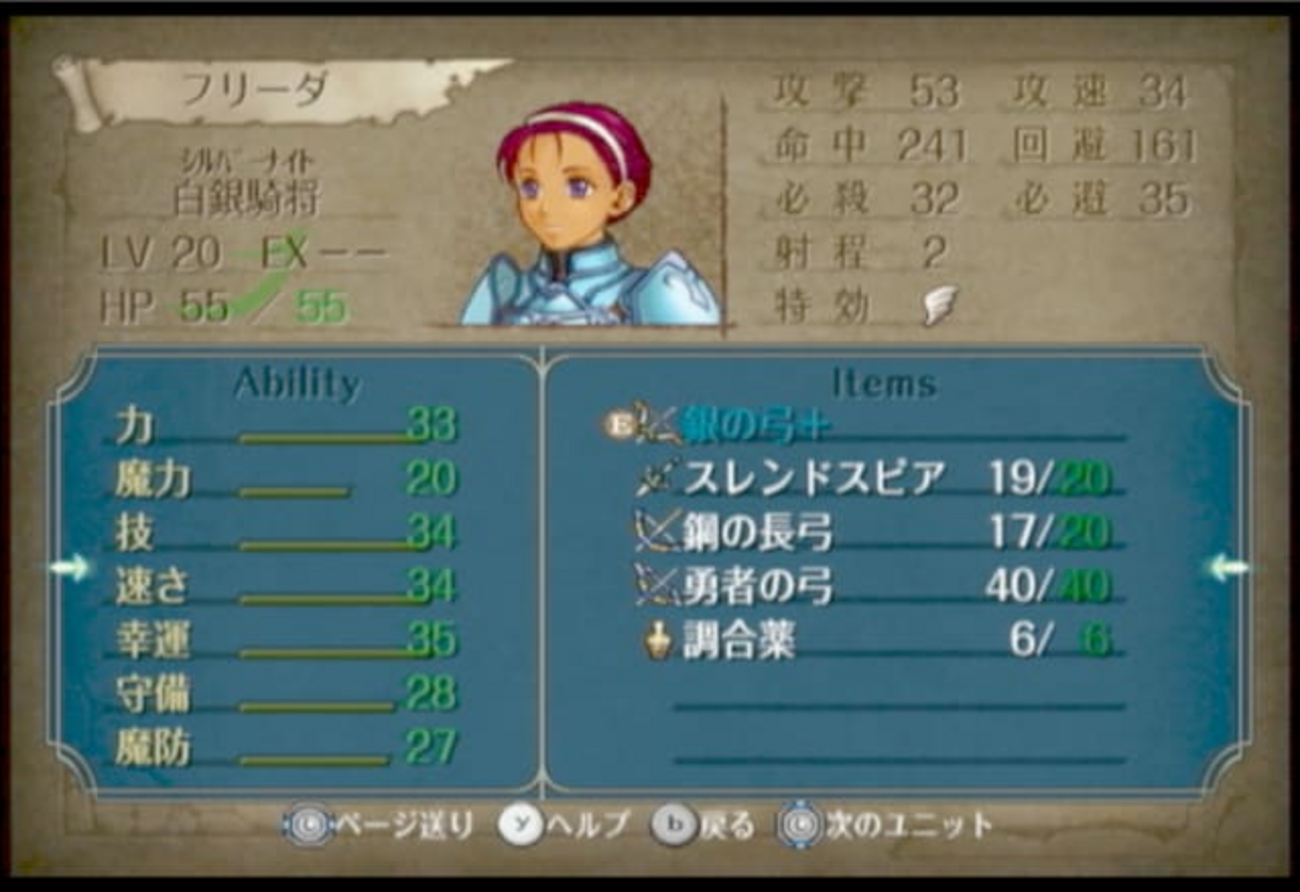This screenshot has width=1300, height=892.
Task: Flip to previous page with left arrow
Action: pyautogui.click(x=69, y=568)
